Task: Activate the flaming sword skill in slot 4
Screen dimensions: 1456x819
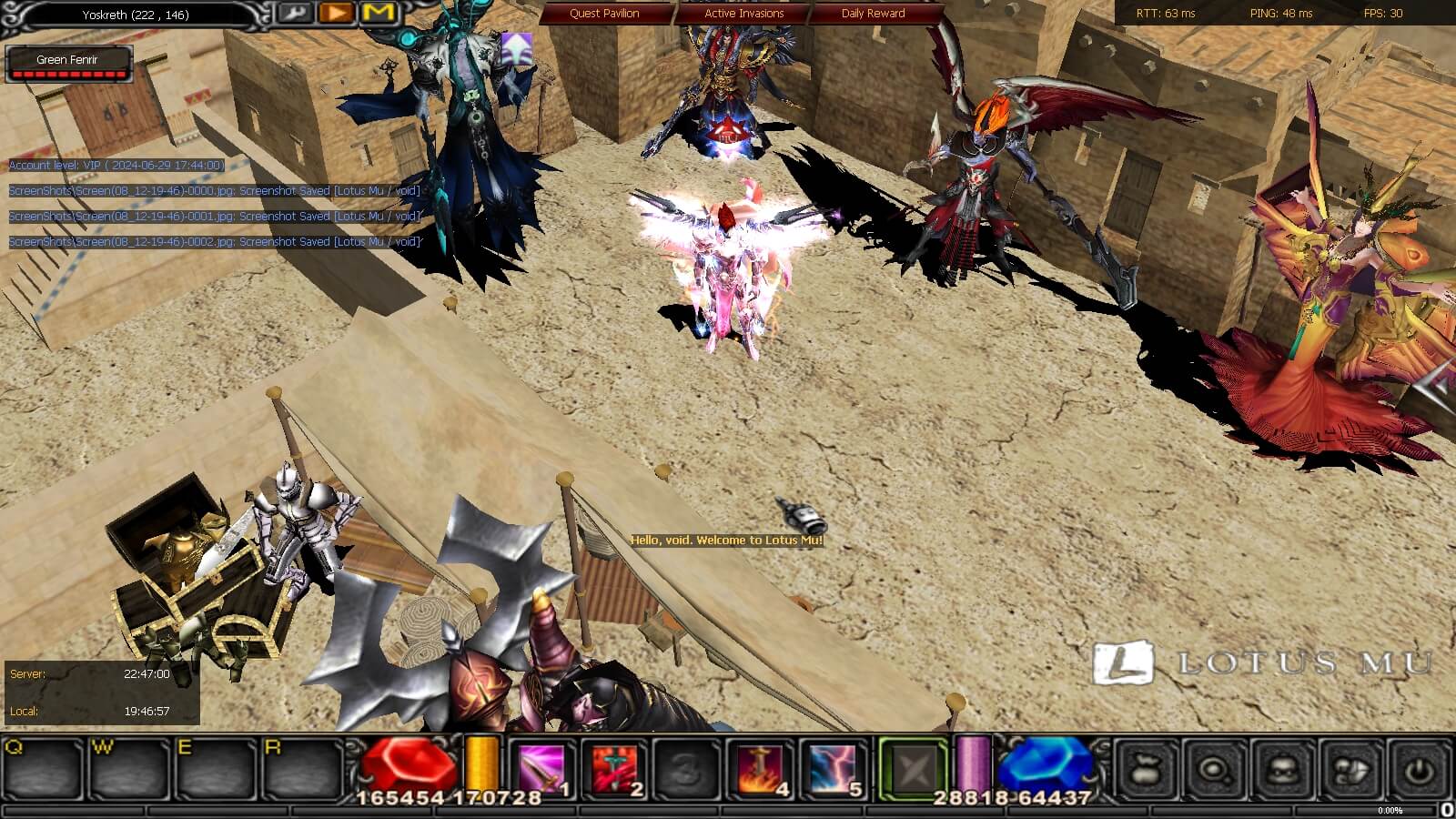Action: pos(759,768)
